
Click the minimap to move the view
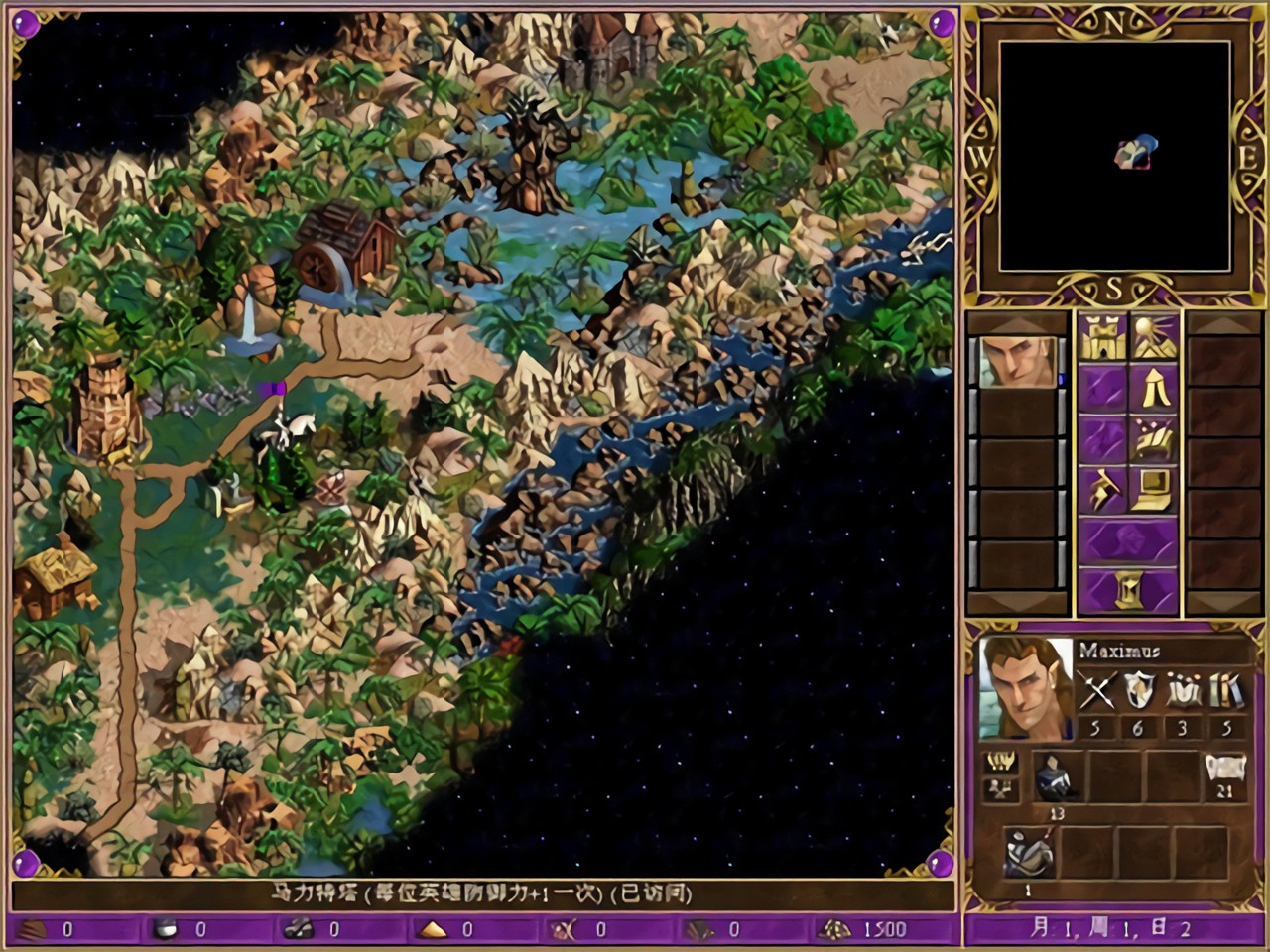[1114, 156]
